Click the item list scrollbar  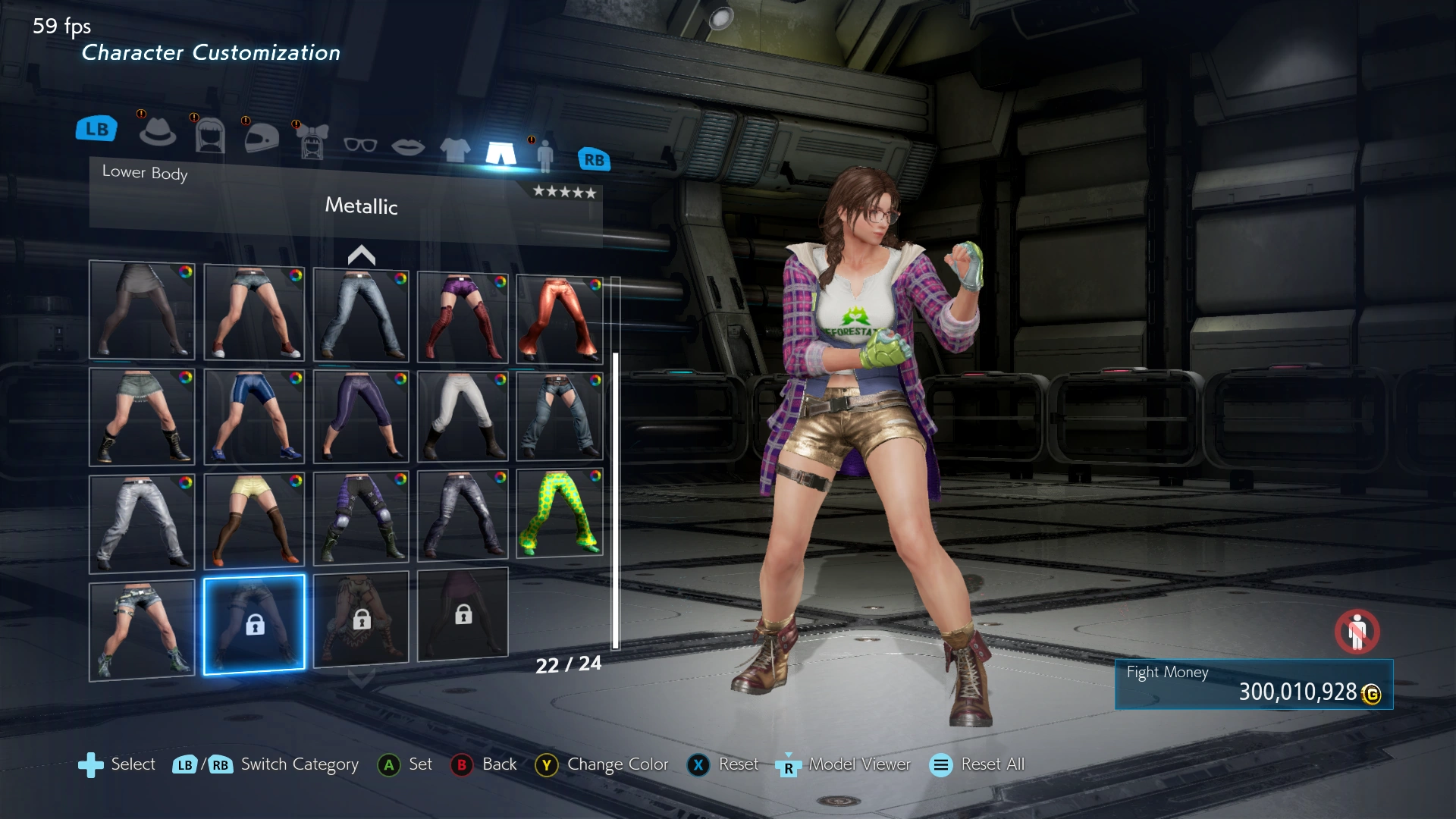[616, 500]
